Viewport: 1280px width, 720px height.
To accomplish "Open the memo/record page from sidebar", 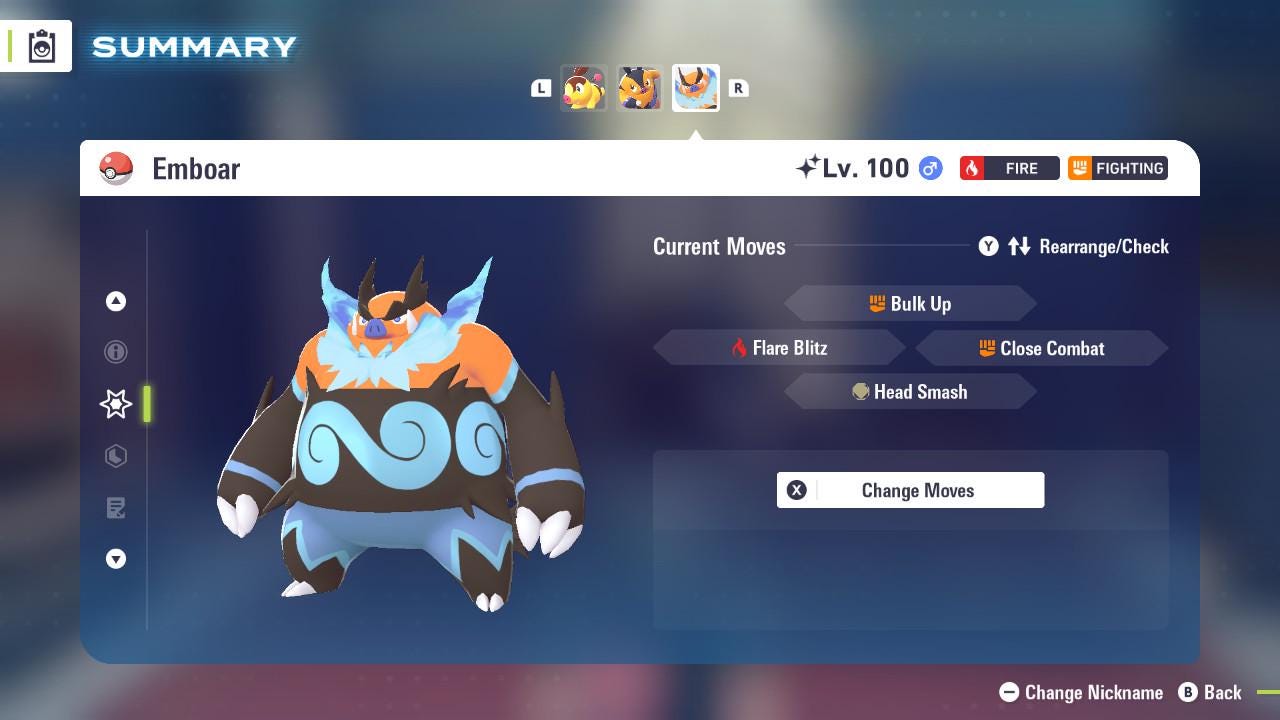I will [x=116, y=508].
